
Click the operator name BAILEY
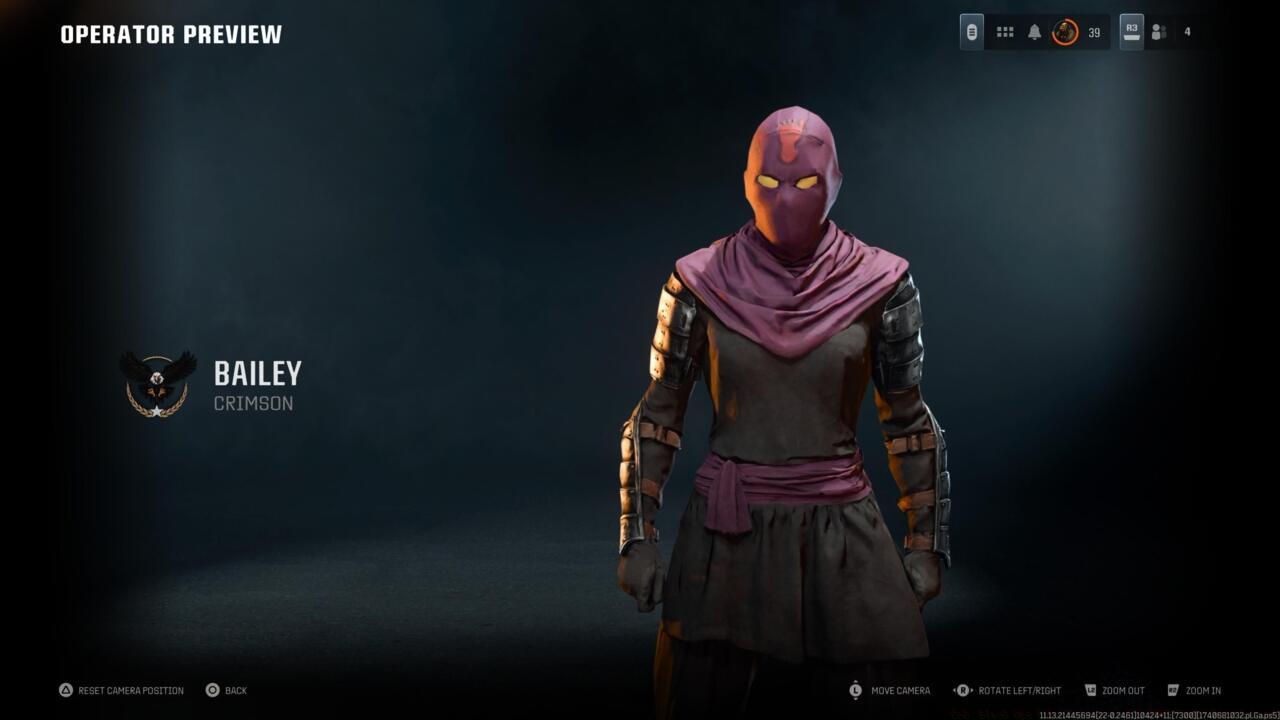click(257, 374)
